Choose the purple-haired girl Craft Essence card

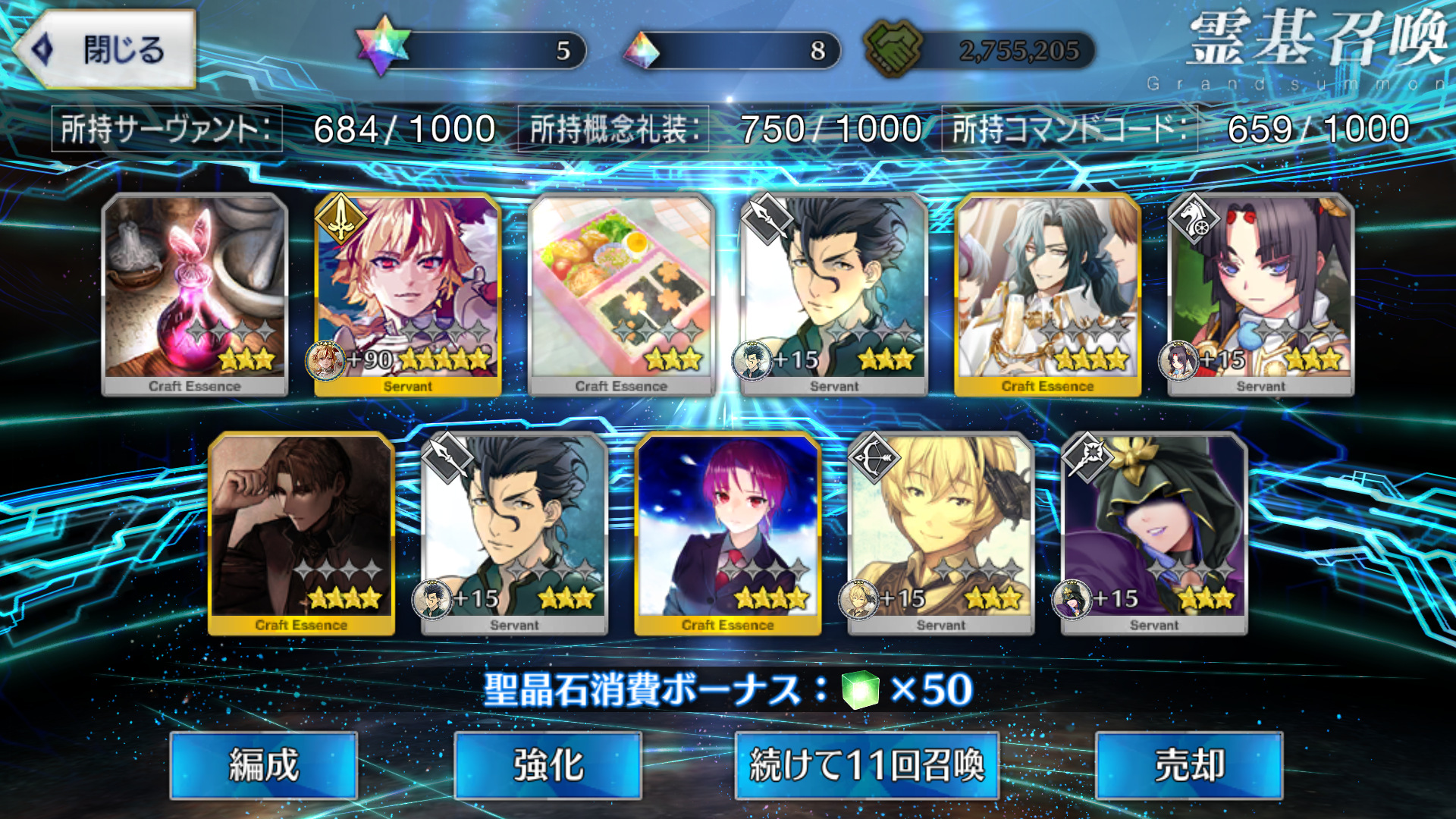pyautogui.click(x=727, y=533)
